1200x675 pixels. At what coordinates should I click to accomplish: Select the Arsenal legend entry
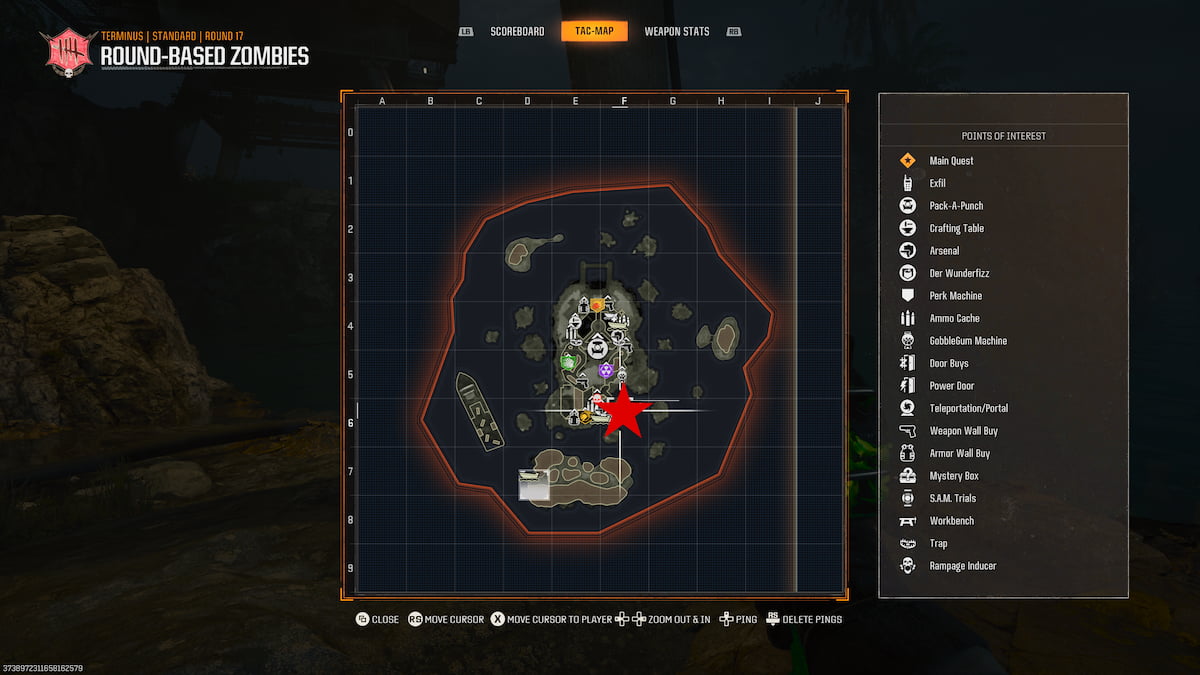[x=943, y=251]
